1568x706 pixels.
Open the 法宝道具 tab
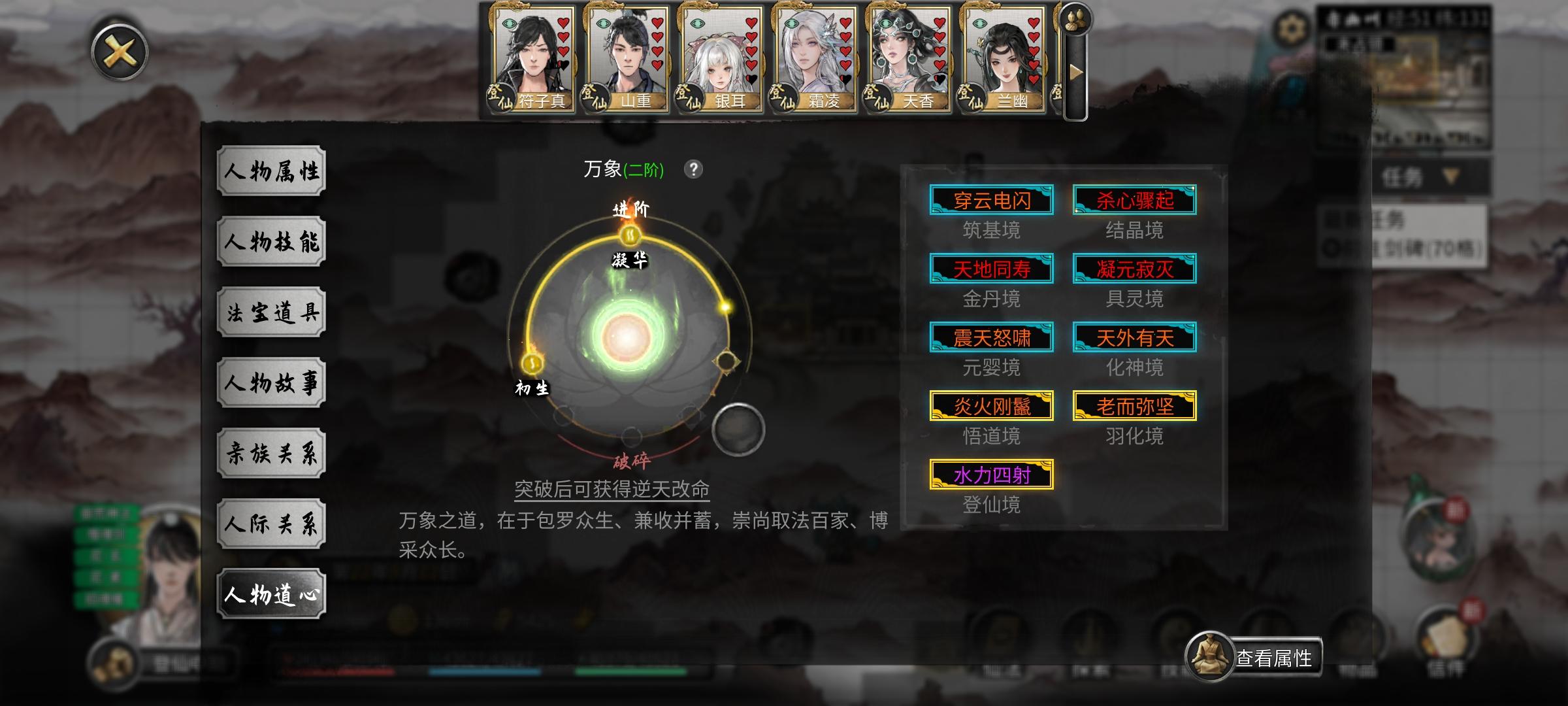tap(271, 312)
